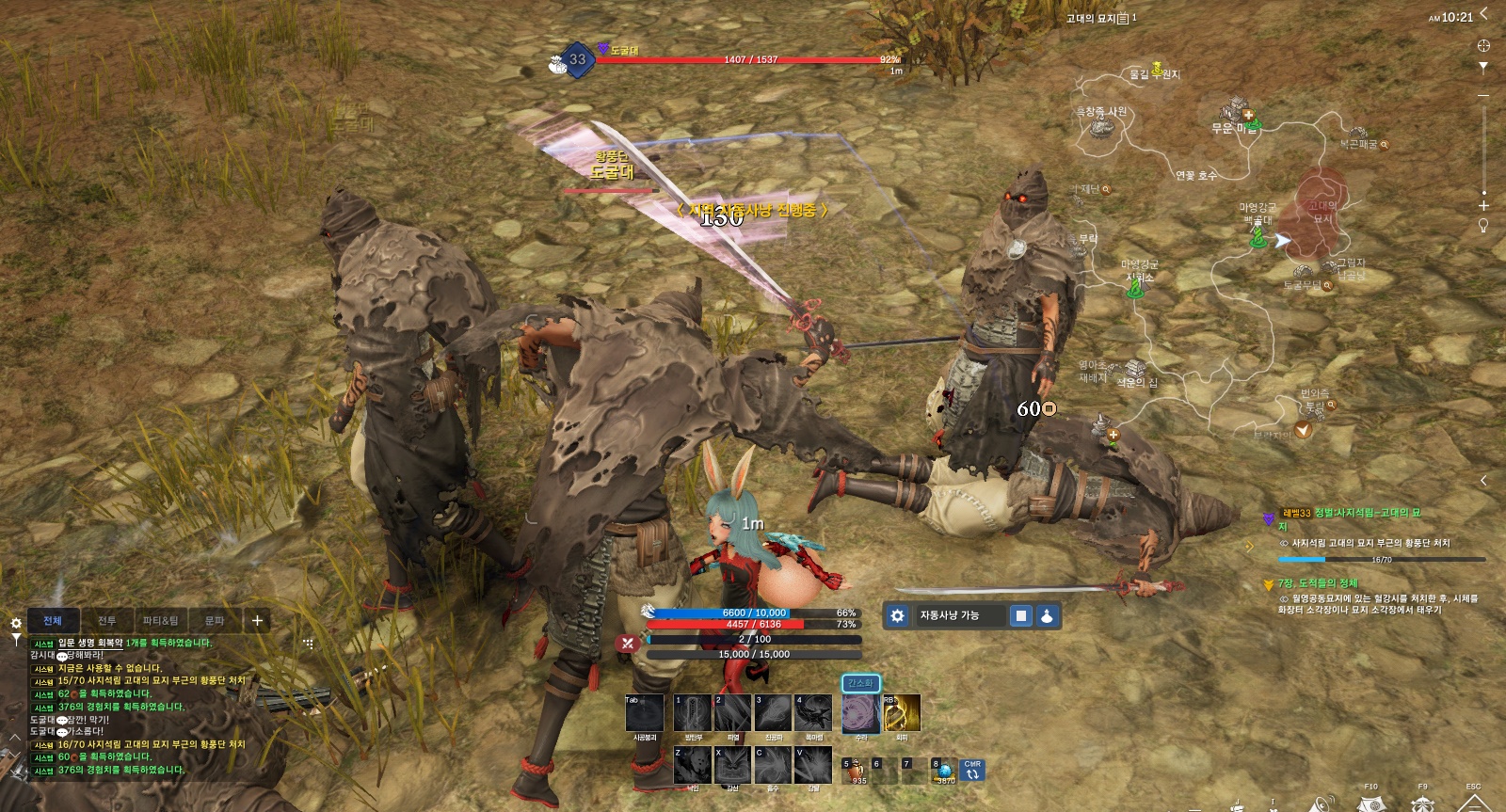The width and height of the screenshot is (1506, 812).
Task: Swap hotbar with the cycle arrows button
Action: [x=972, y=772]
